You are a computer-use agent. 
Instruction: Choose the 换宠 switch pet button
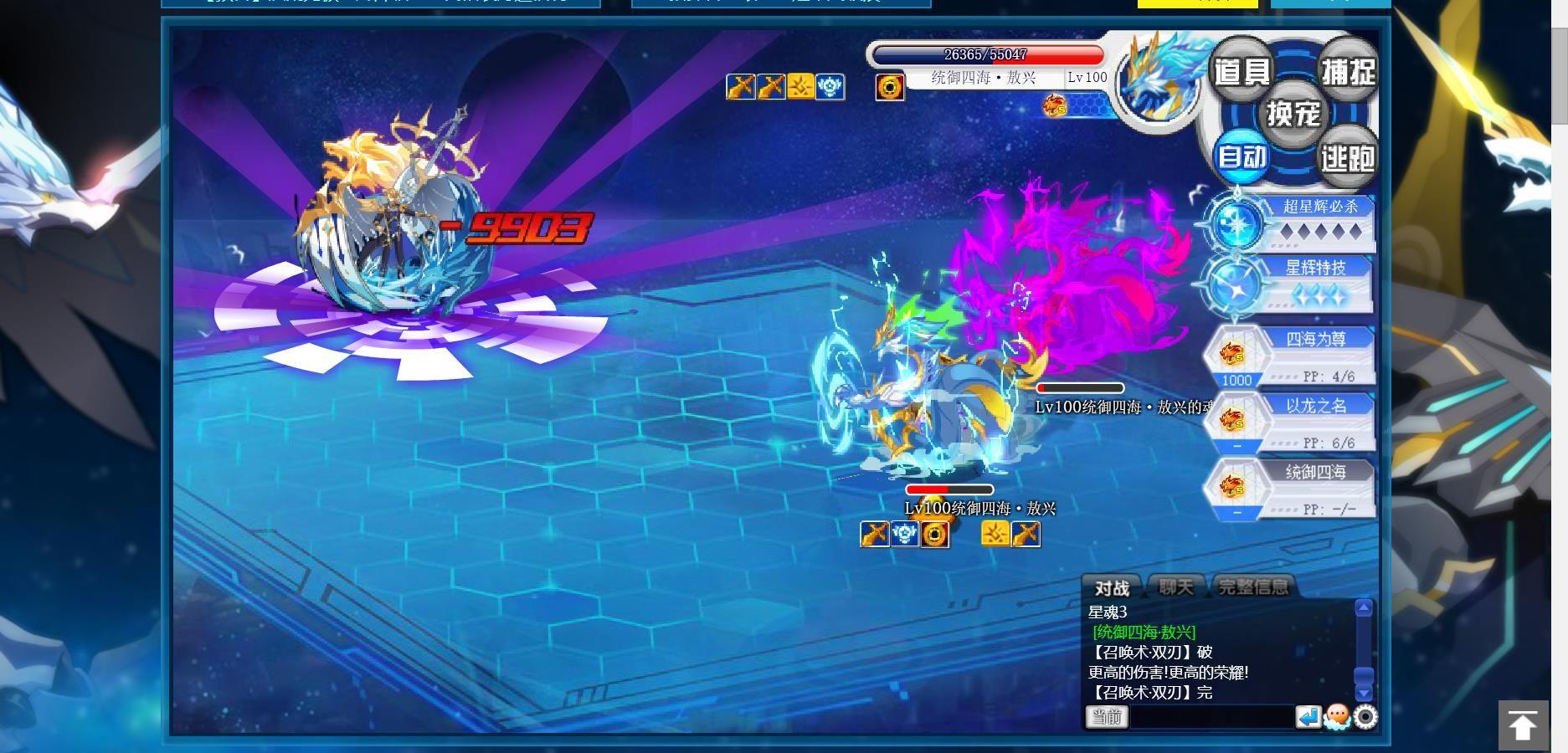(1293, 113)
